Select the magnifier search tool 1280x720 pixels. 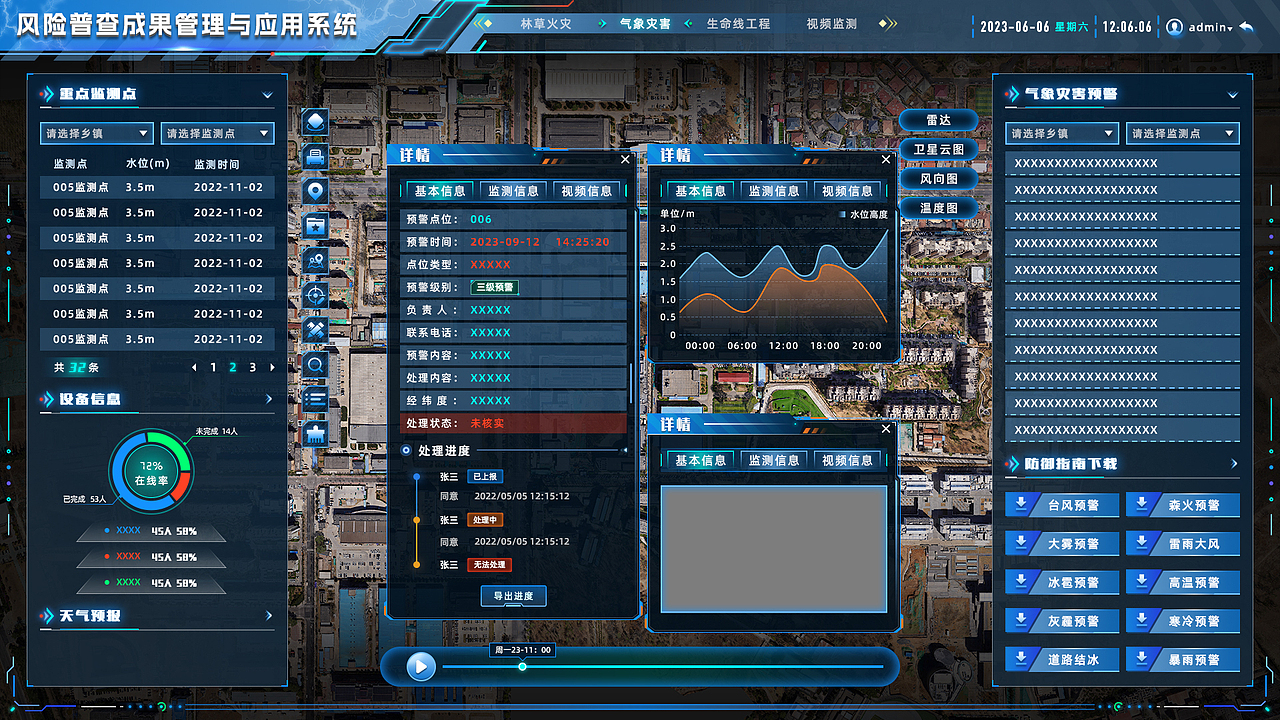click(x=315, y=364)
